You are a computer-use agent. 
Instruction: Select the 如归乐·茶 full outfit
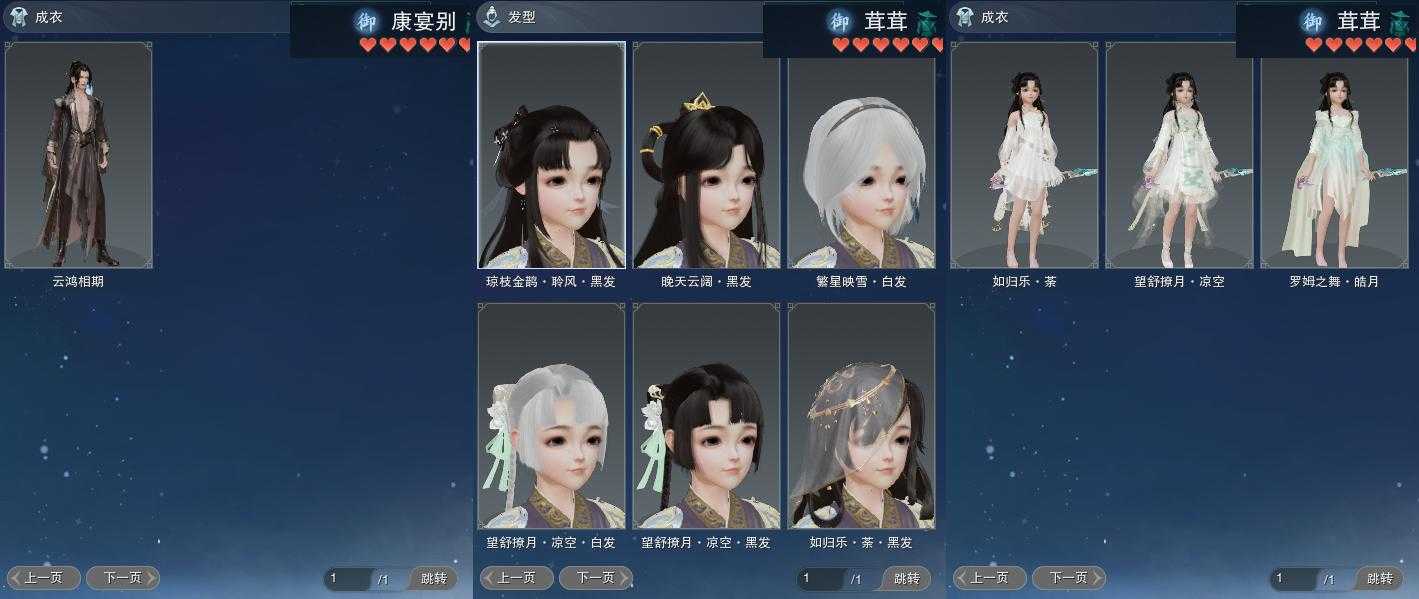tap(1024, 155)
